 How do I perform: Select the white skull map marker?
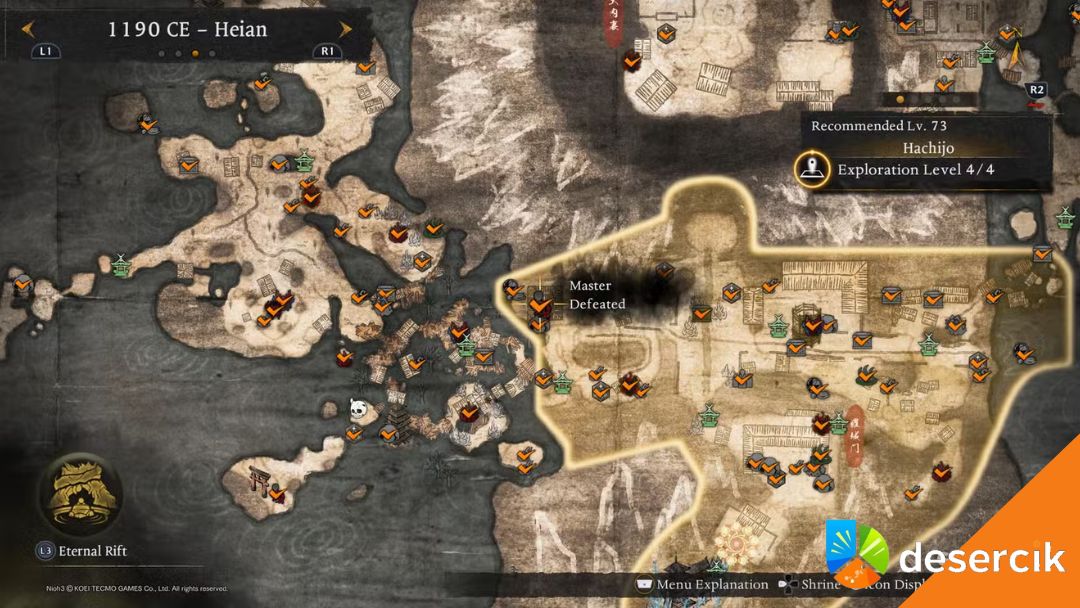(357, 407)
